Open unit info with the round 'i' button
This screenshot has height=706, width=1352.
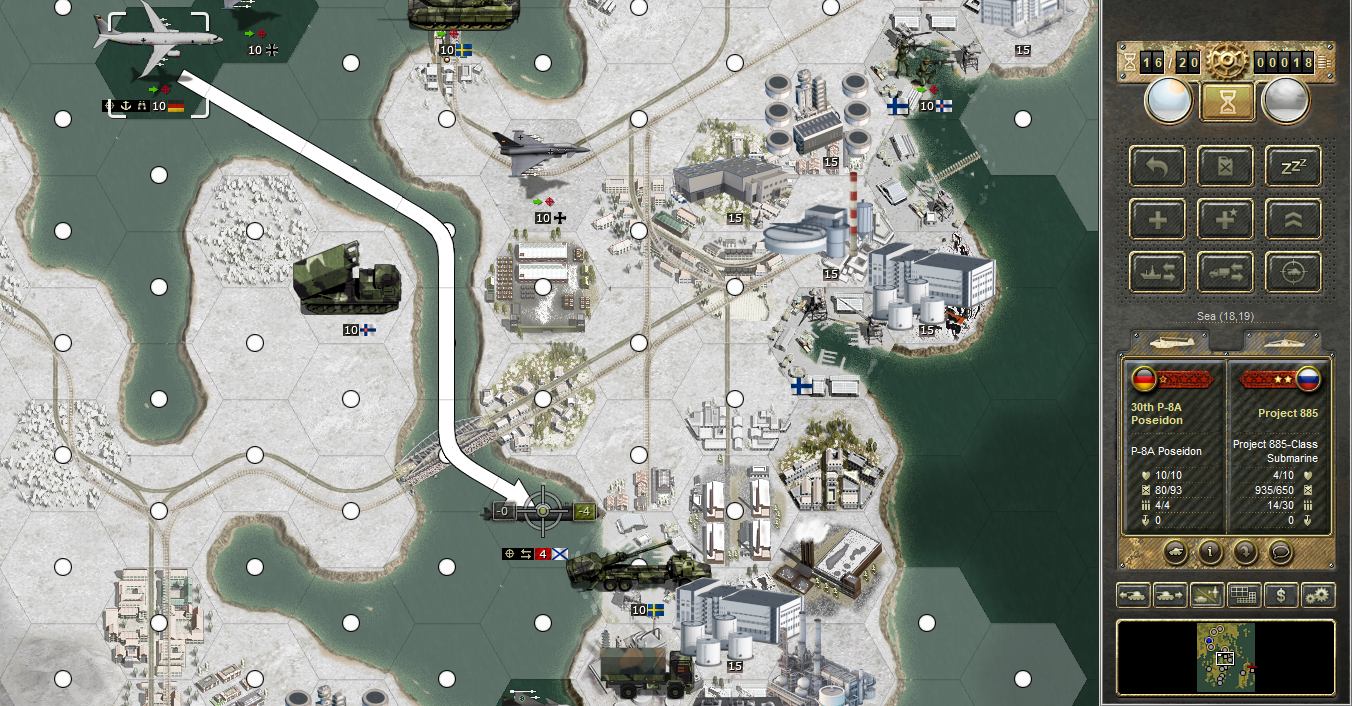pos(1209,551)
